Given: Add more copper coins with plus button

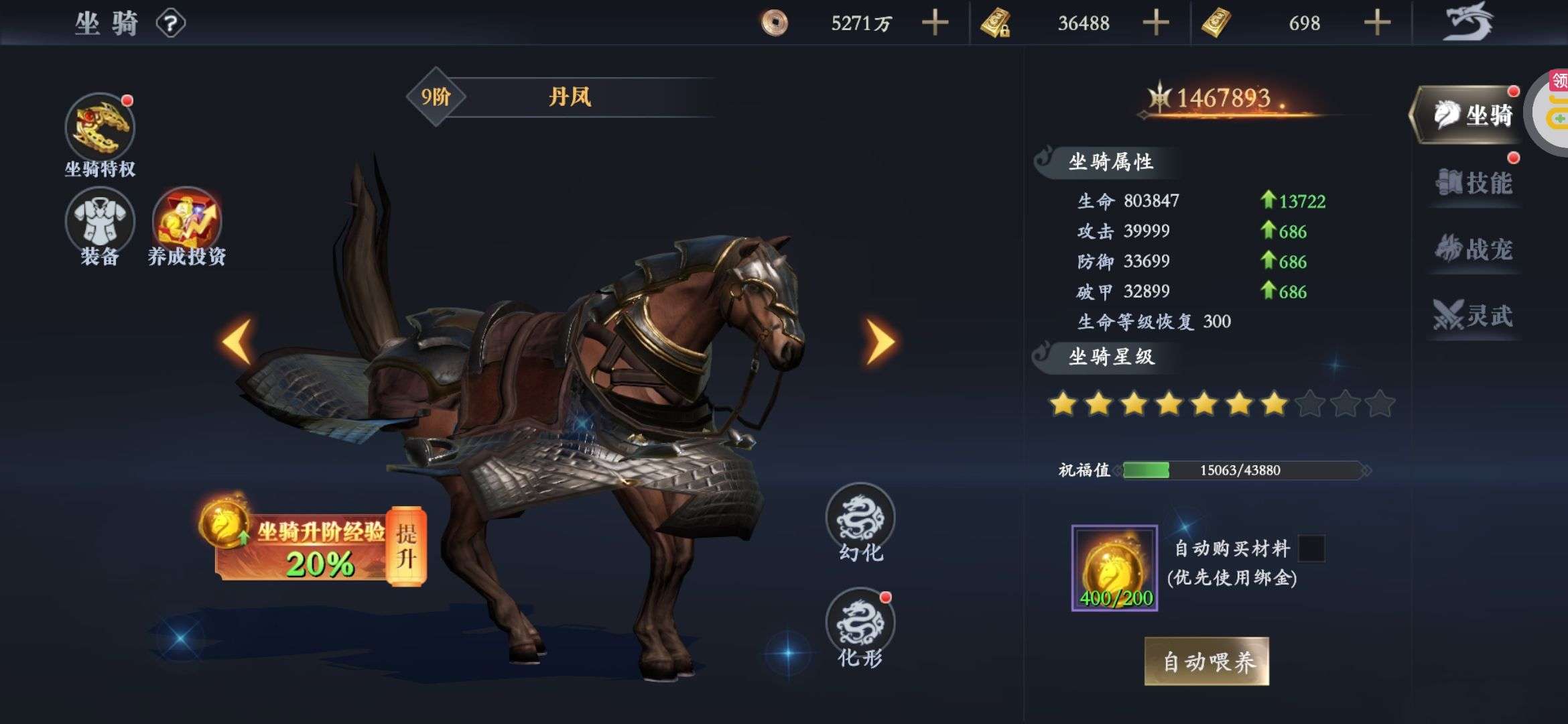Looking at the screenshot, I should click(x=935, y=23).
